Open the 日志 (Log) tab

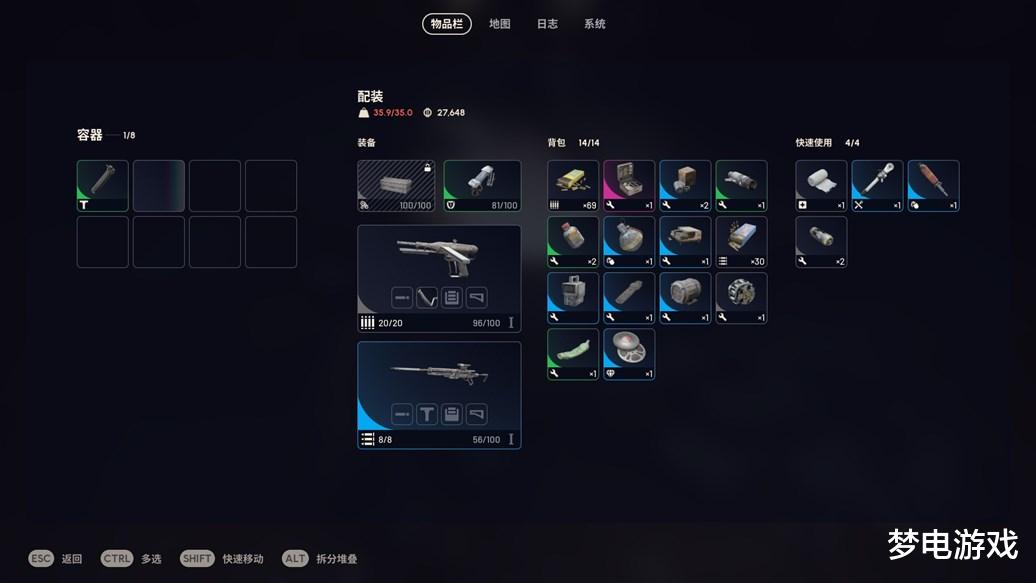tap(547, 24)
